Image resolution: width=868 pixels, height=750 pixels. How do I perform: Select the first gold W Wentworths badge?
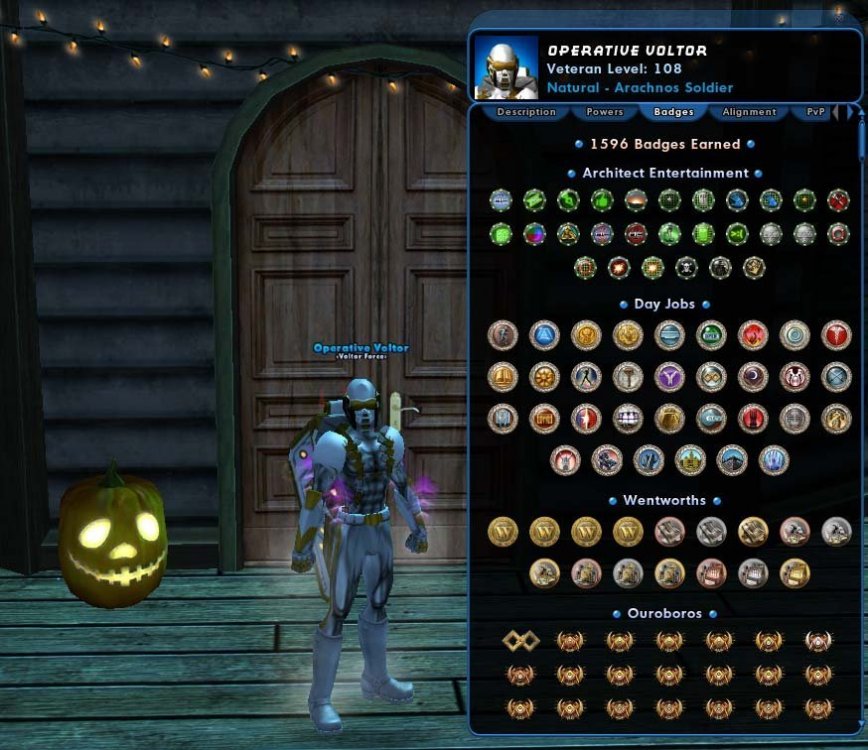(x=502, y=531)
